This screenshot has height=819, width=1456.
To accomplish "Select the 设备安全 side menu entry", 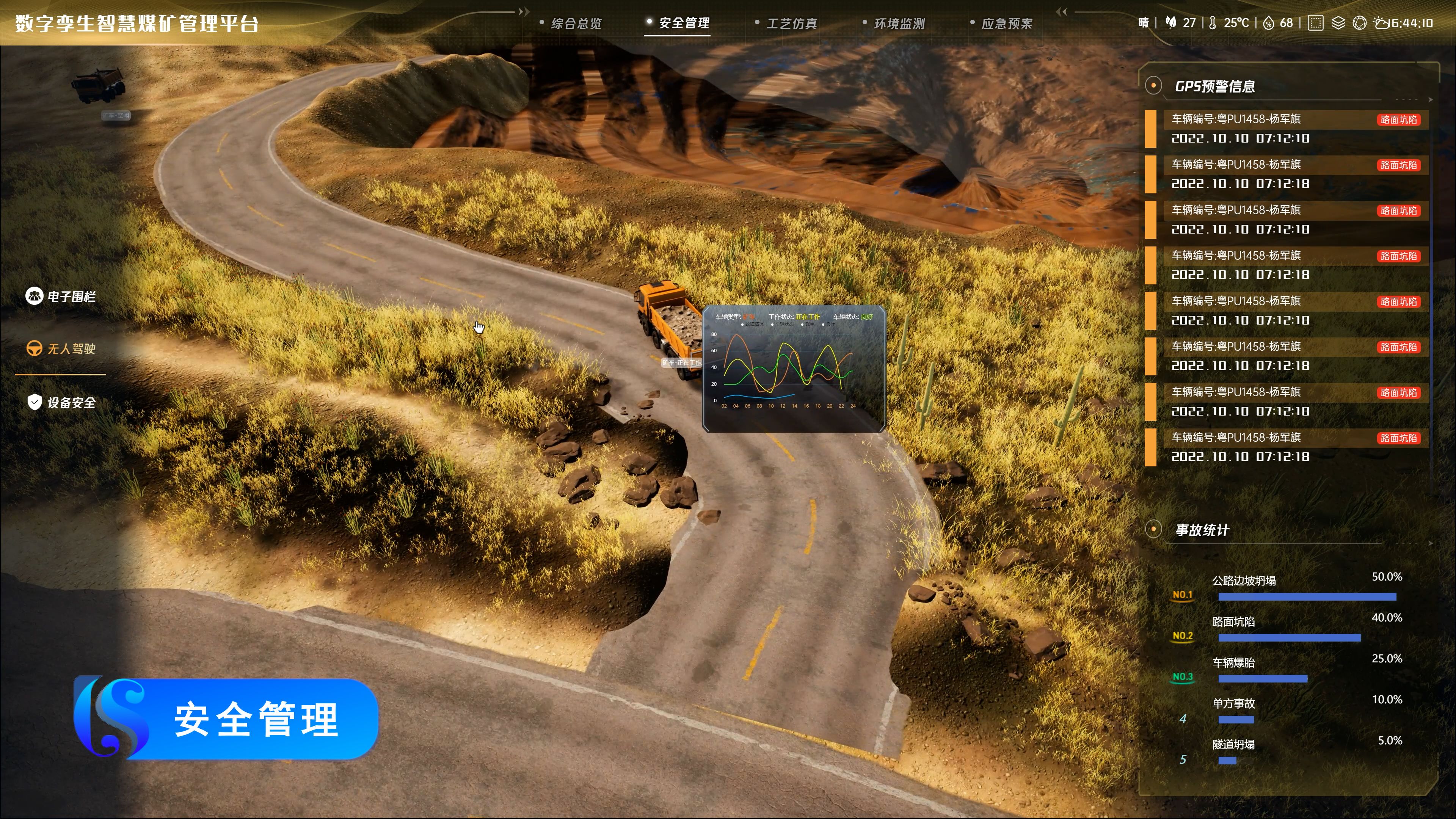I will [x=61, y=402].
